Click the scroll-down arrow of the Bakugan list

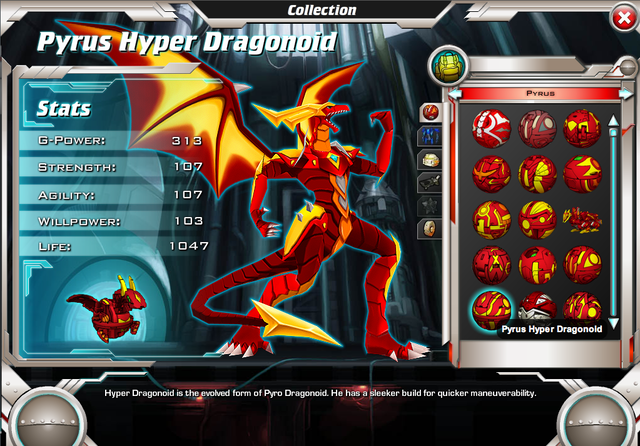point(613,322)
